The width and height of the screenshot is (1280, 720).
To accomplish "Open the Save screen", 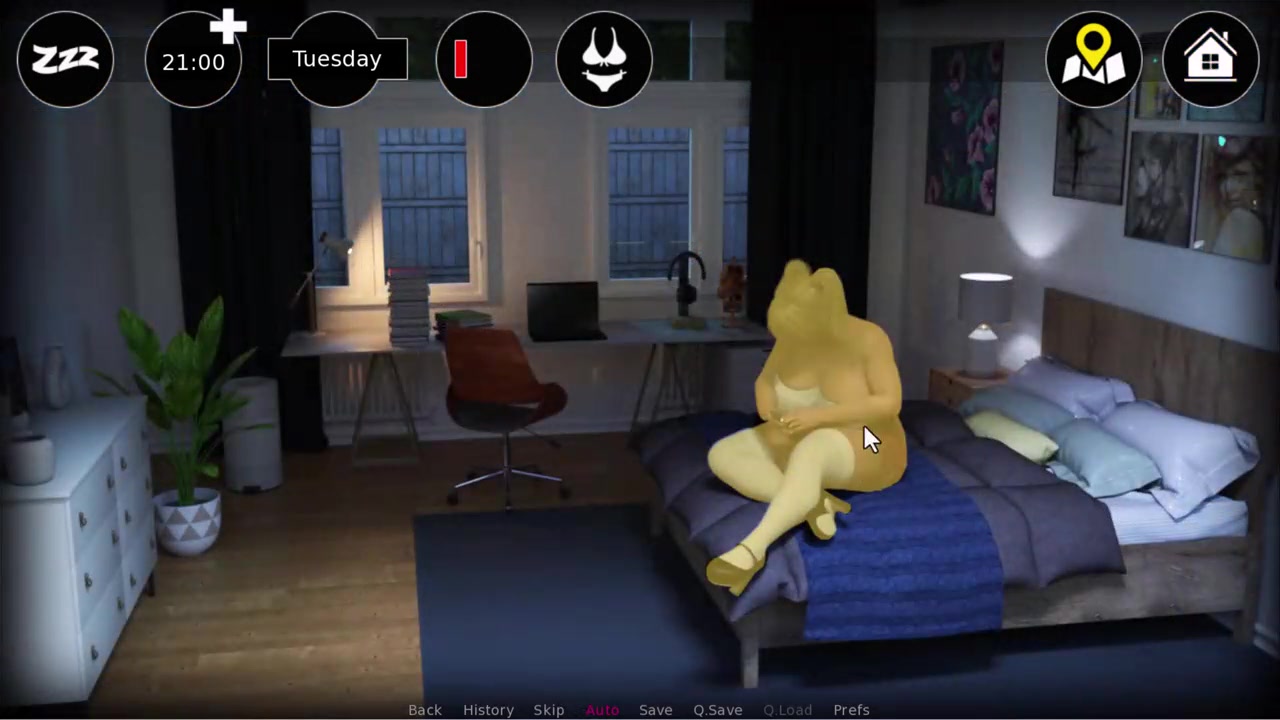I will click(656, 710).
